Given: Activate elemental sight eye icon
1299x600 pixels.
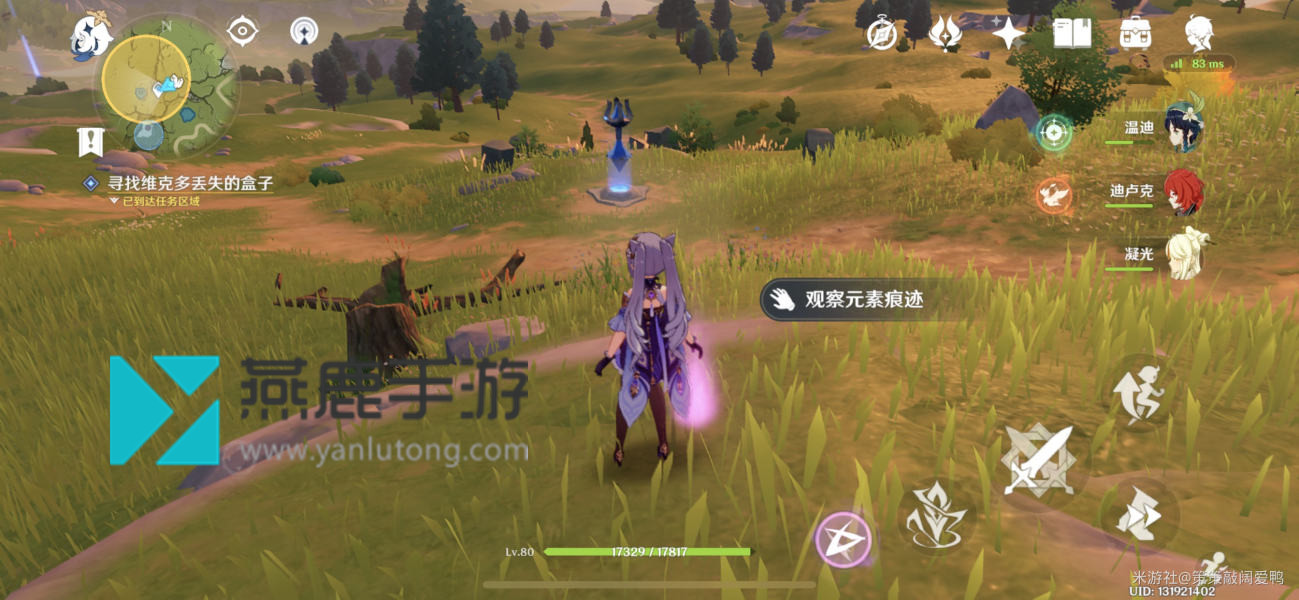Looking at the screenshot, I should coord(242,31).
